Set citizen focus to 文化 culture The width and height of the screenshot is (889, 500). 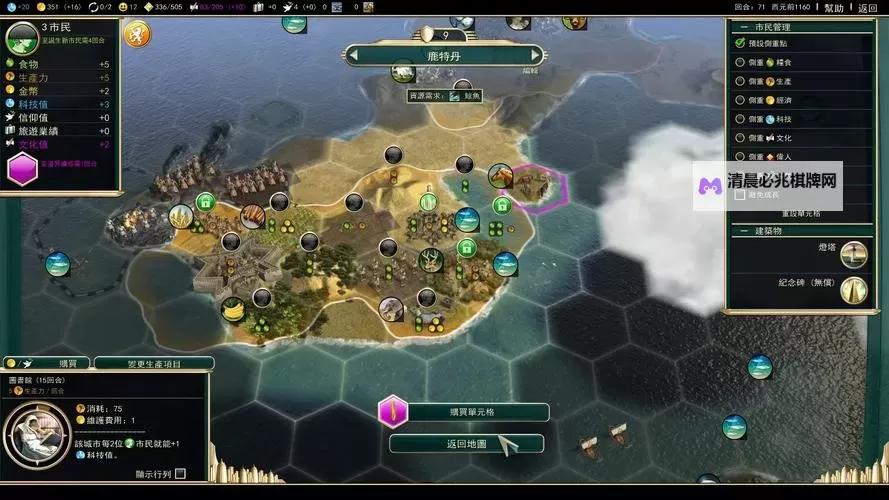coord(740,138)
